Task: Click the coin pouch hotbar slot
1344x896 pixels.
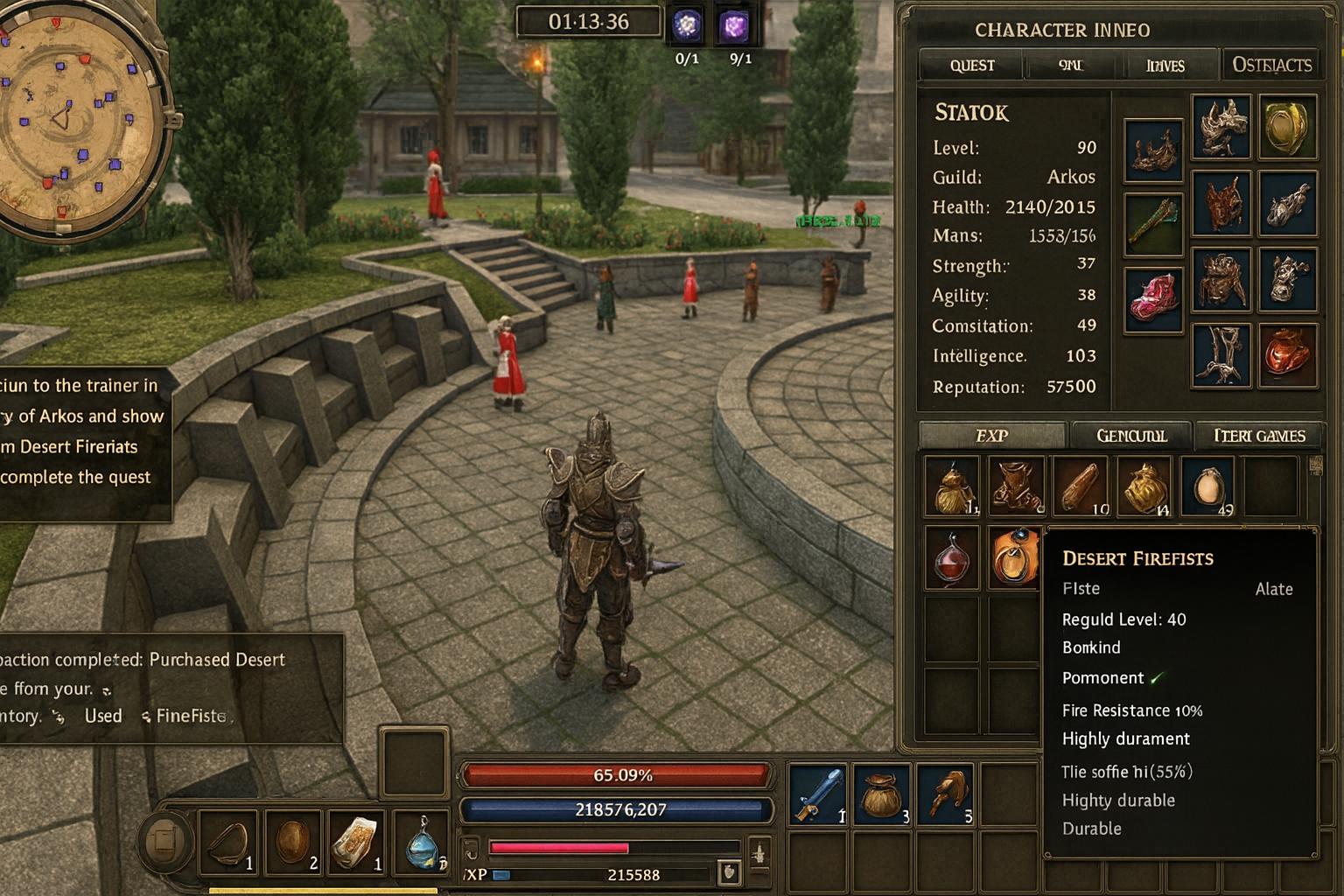Action: [879, 794]
